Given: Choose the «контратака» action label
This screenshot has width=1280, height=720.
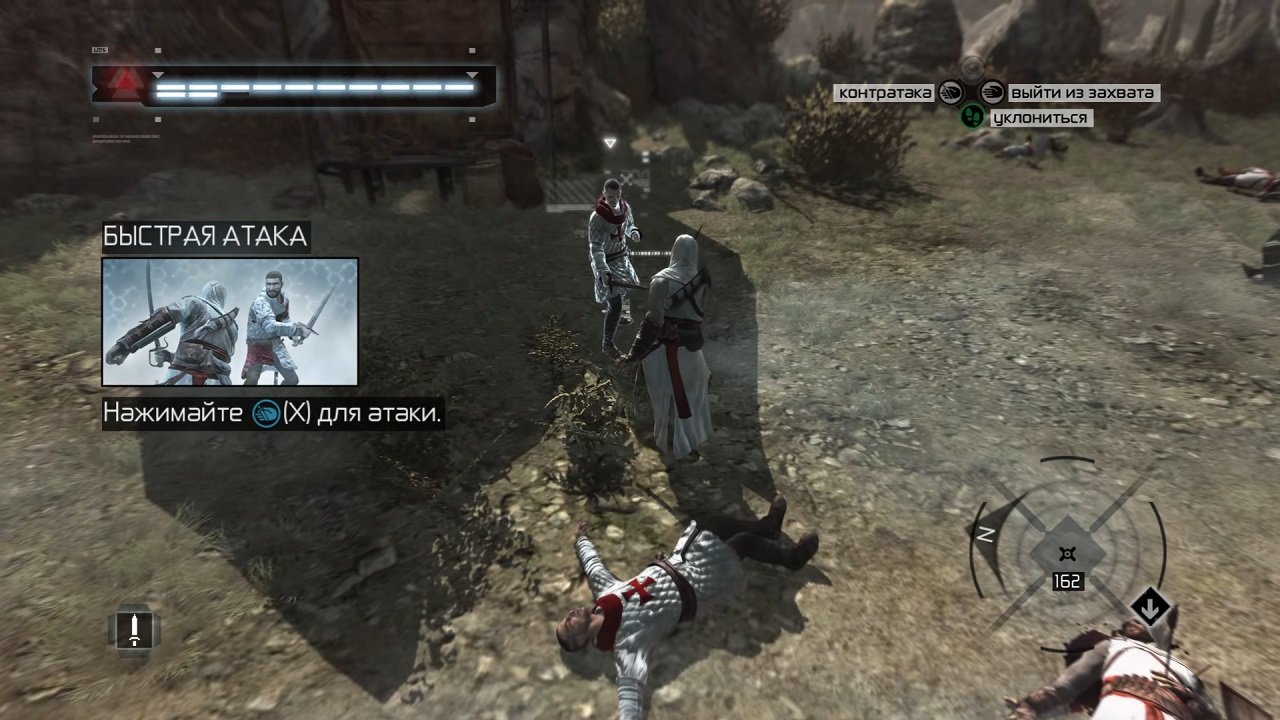Looking at the screenshot, I should 885,93.
